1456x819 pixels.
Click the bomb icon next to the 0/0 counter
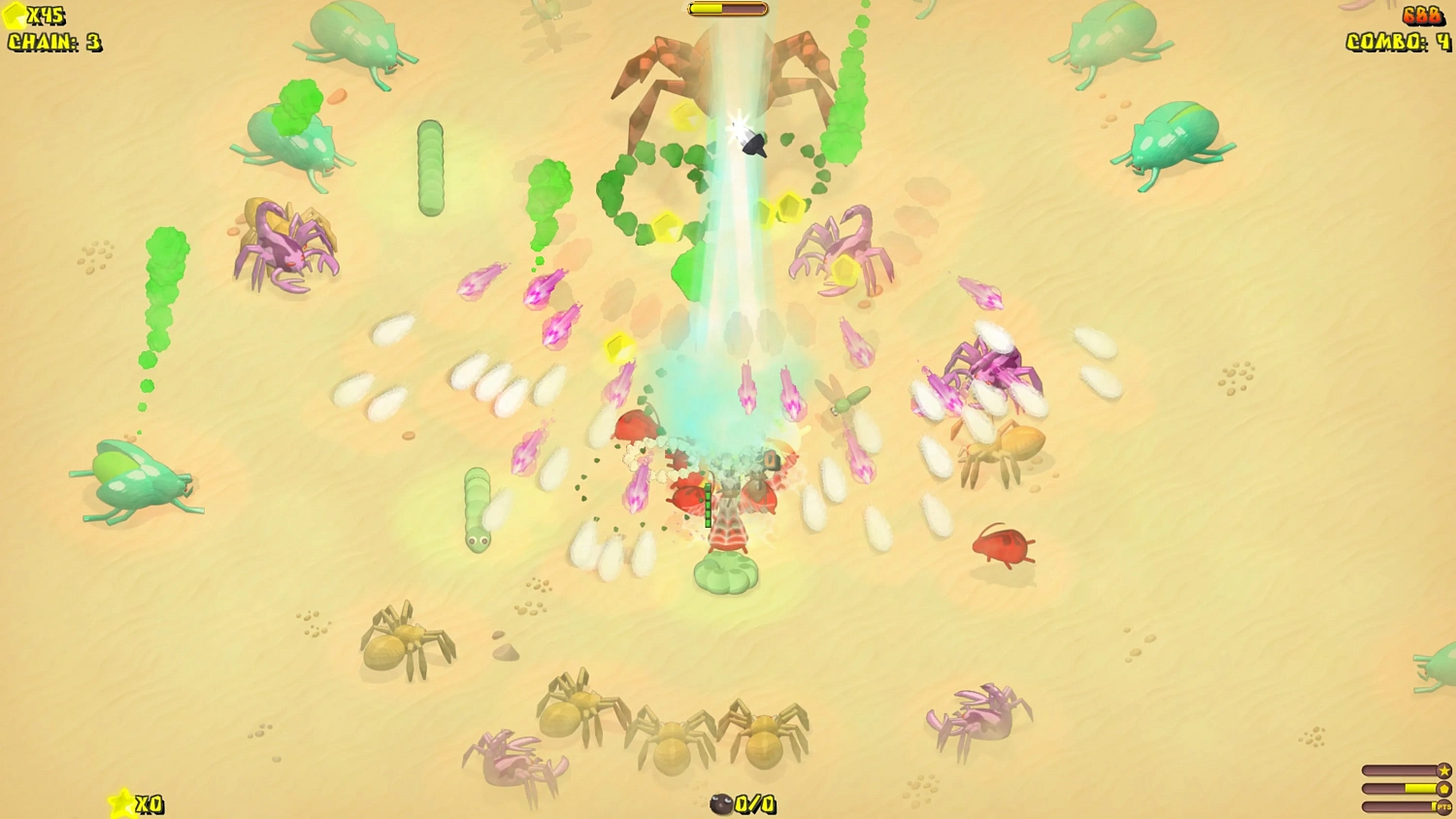pyautogui.click(x=720, y=804)
